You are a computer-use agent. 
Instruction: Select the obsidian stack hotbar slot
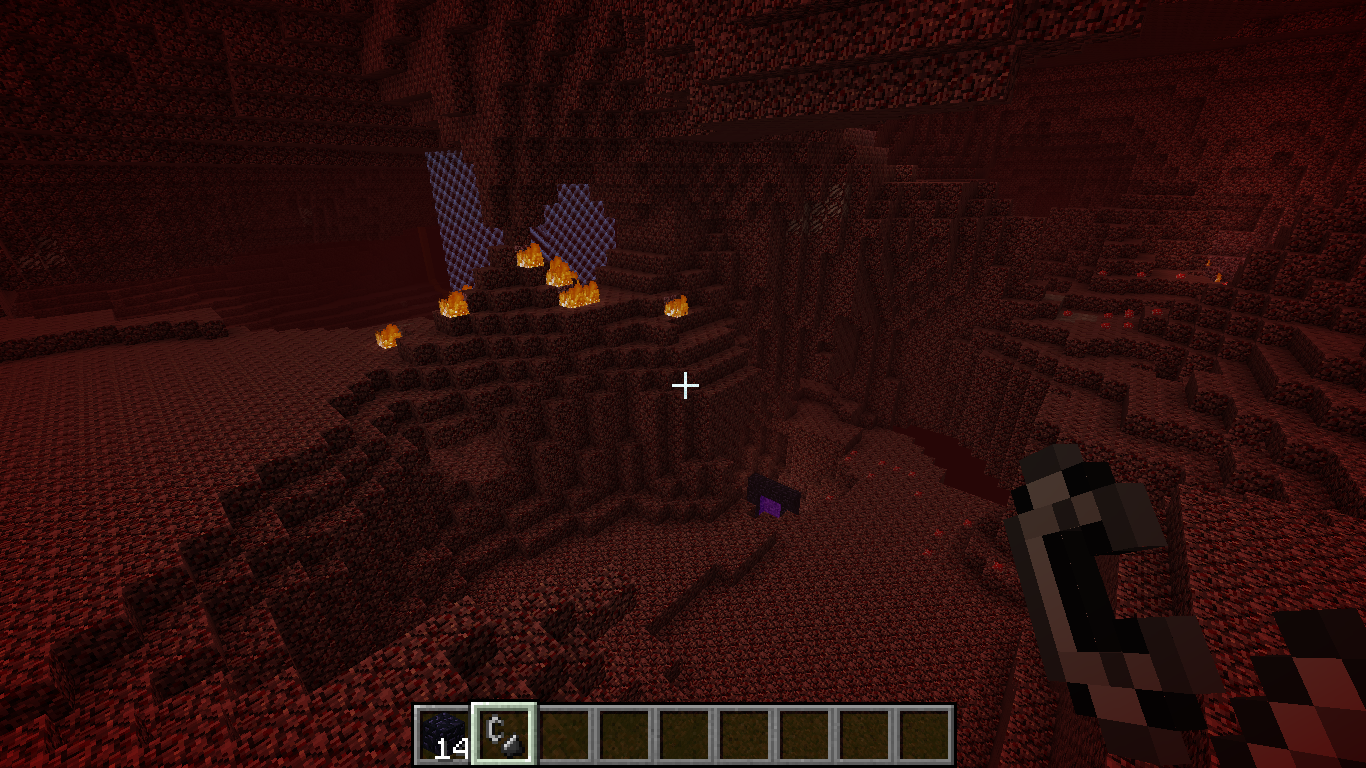pos(444,735)
